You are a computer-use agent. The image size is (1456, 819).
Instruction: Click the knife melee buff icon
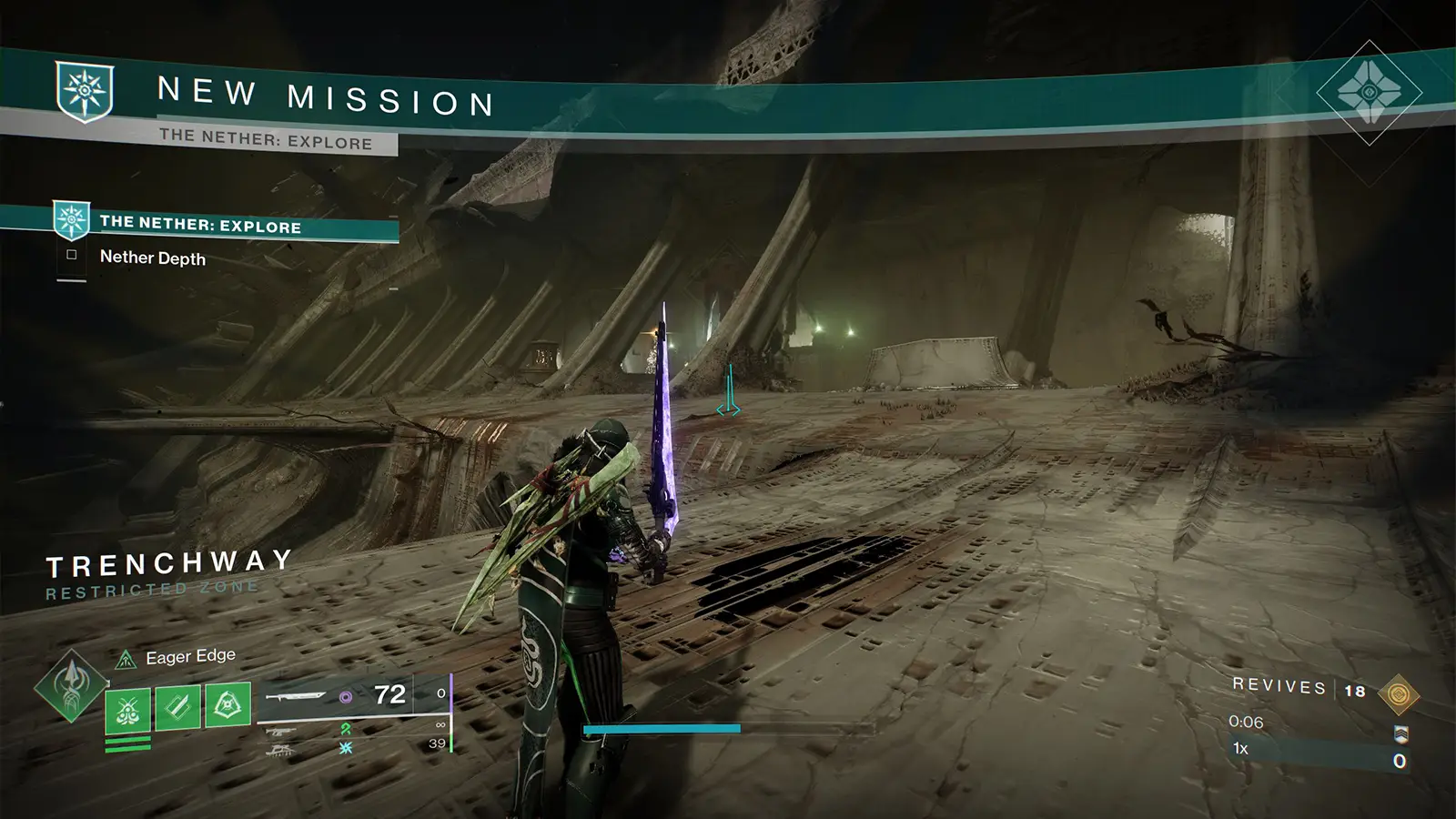tap(176, 706)
